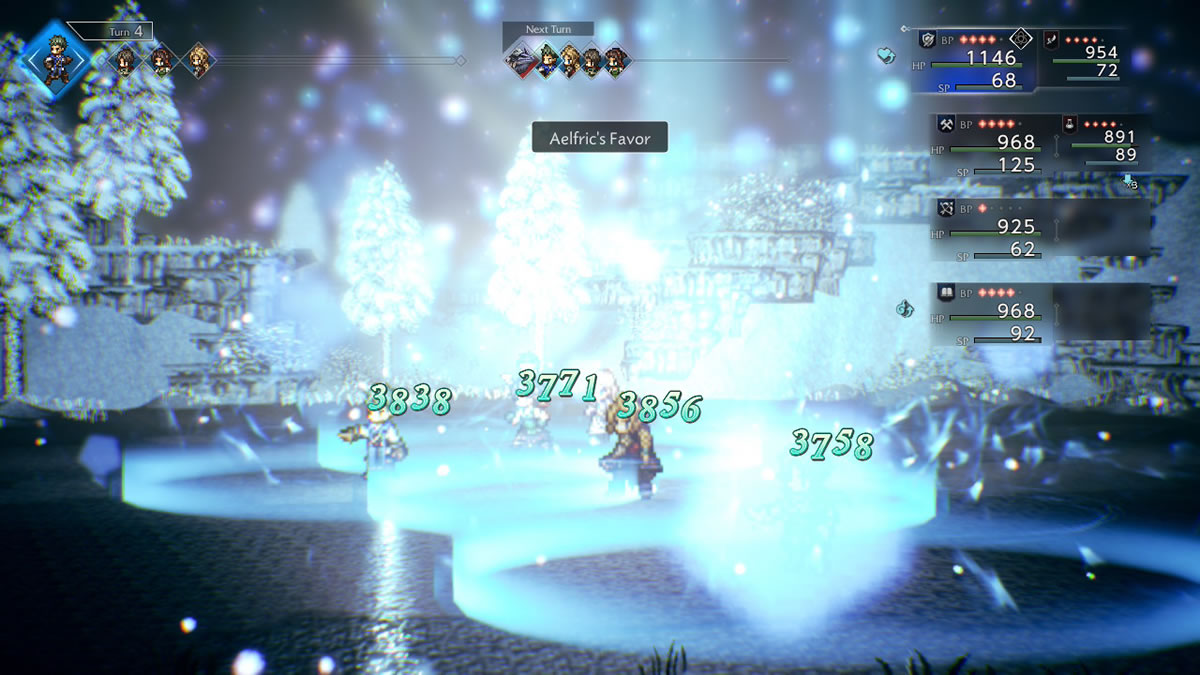Choose the blonde character in the current turn order
This screenshot has width=1200, height=675.
[x=198, y=61]
